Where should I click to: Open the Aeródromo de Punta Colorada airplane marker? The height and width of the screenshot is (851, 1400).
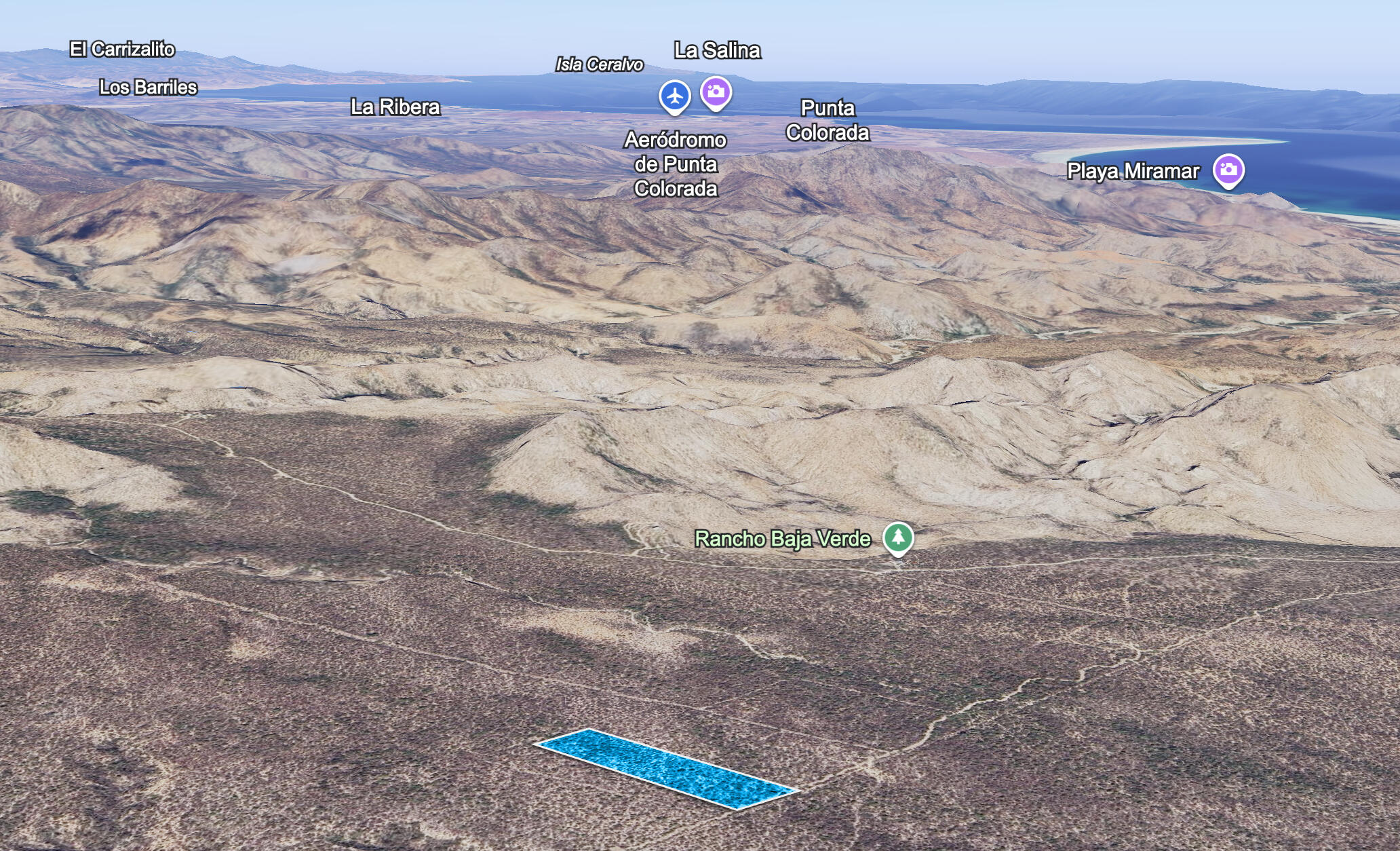pyautogui.click(x=674, y=96)
